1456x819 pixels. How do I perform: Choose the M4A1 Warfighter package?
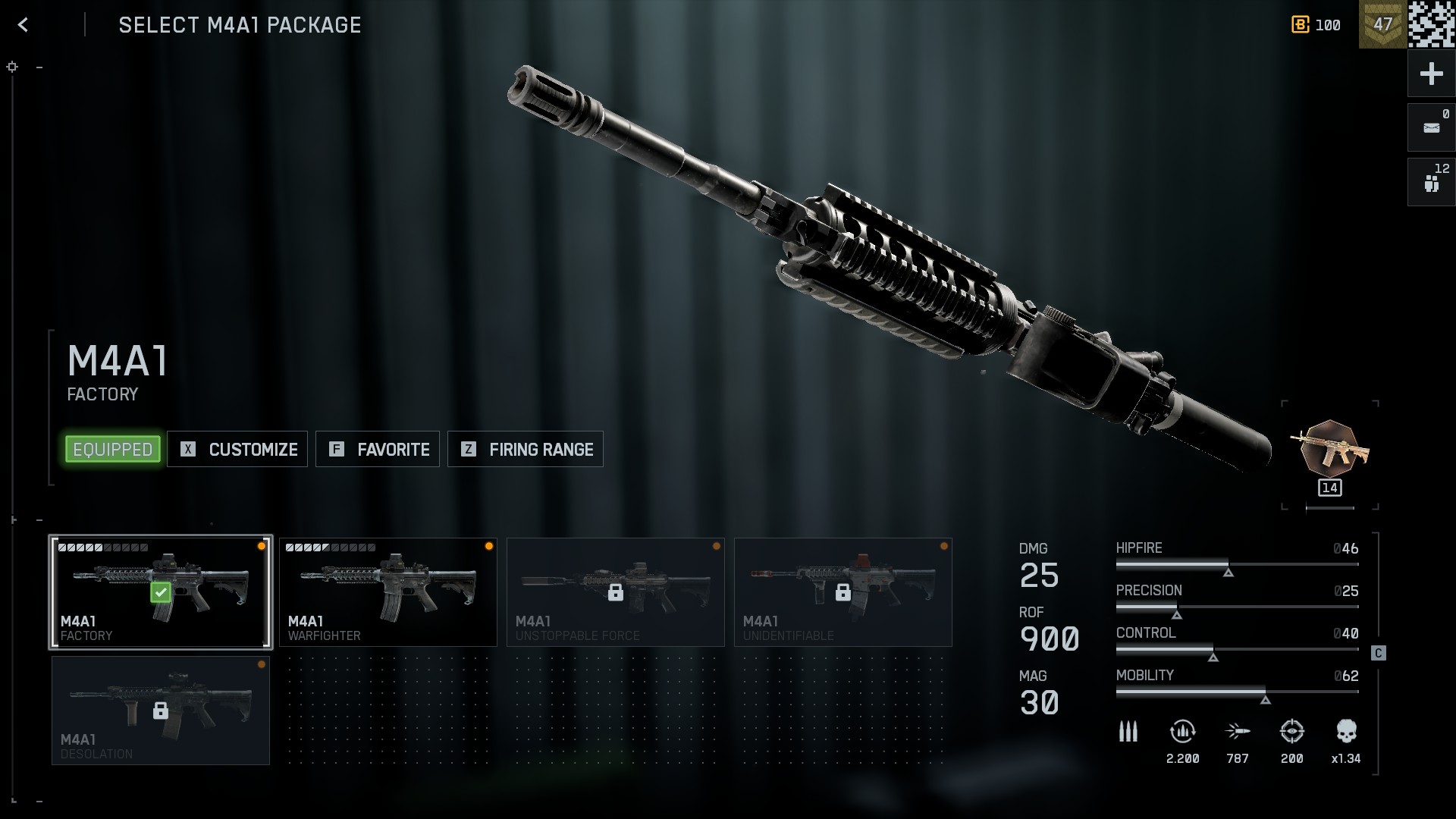tap(388, 592)
